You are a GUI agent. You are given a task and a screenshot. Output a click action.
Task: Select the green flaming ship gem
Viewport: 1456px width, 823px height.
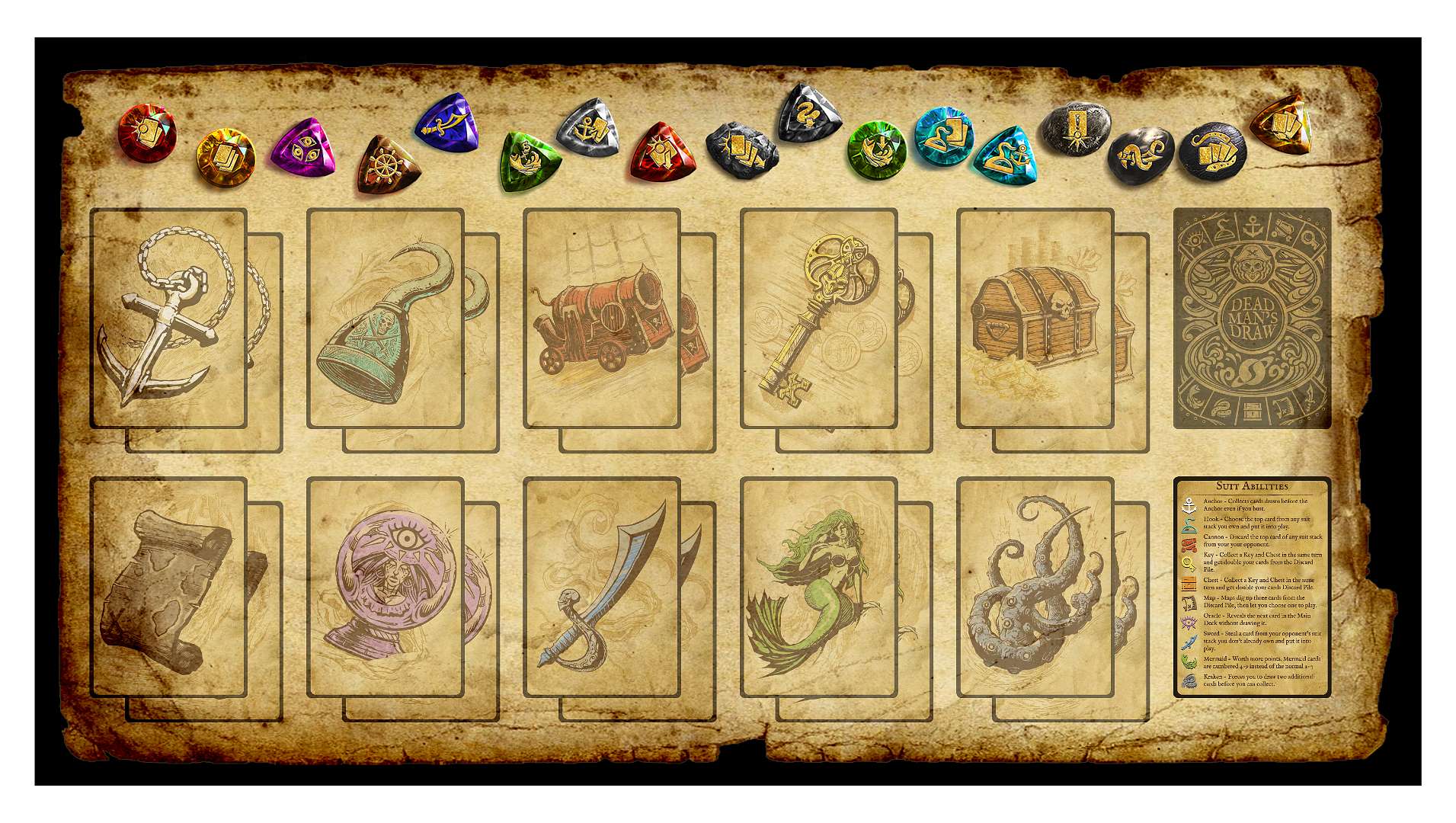[528, 161]
